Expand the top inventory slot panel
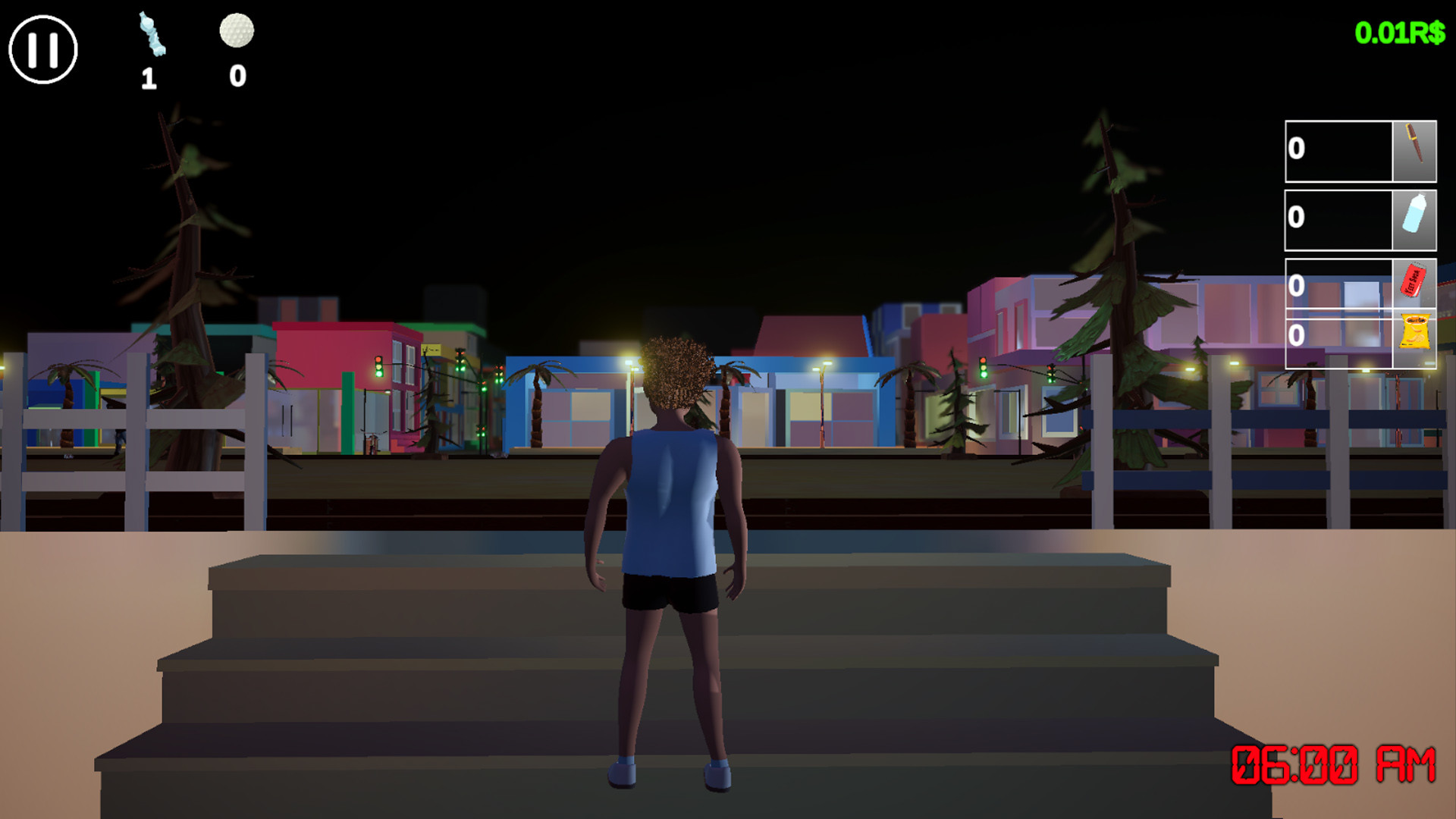This screenshot has height=819, width=1456. click(1361, 150)
